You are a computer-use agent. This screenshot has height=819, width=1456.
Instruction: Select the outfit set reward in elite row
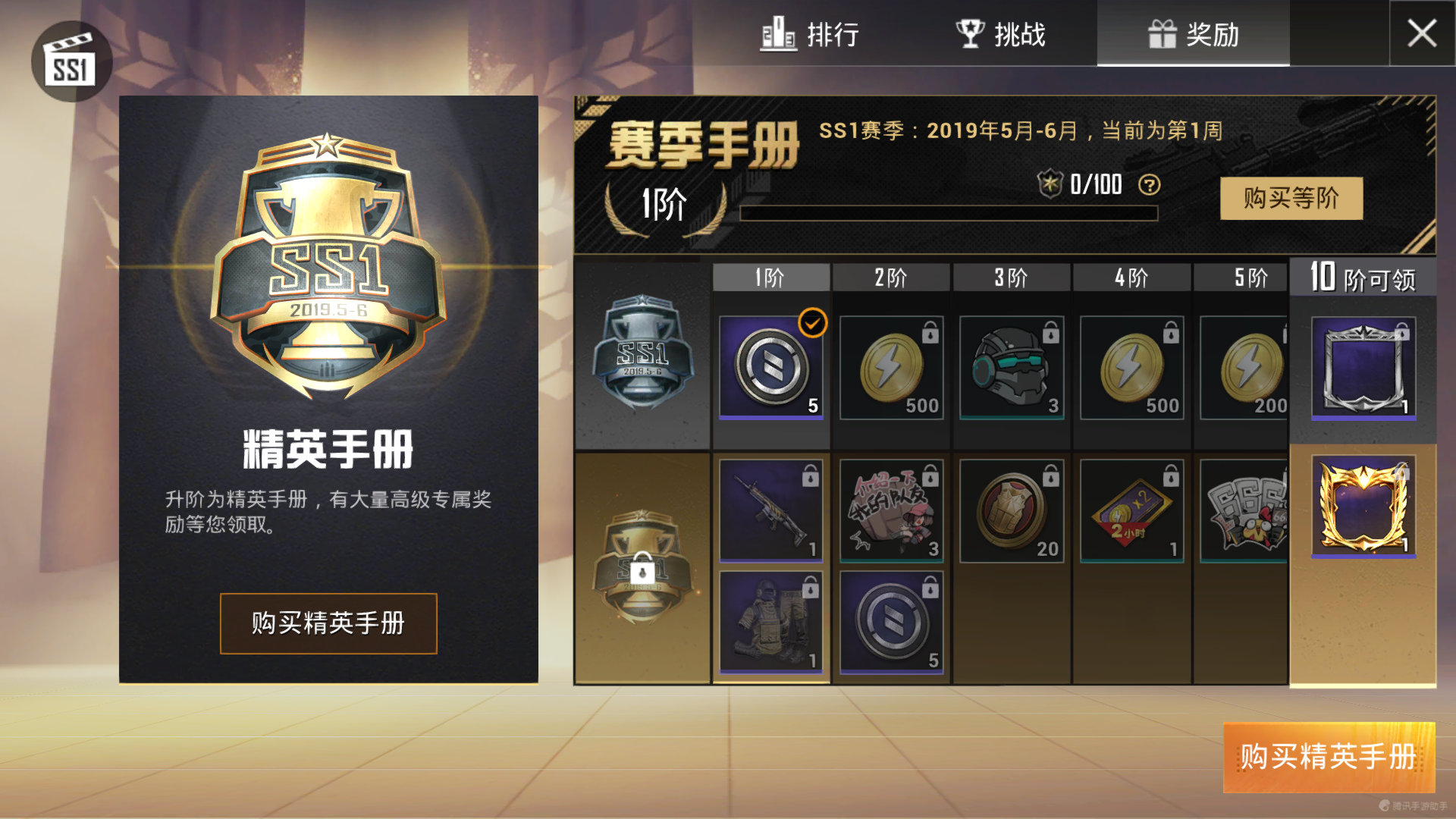[770, 622]
